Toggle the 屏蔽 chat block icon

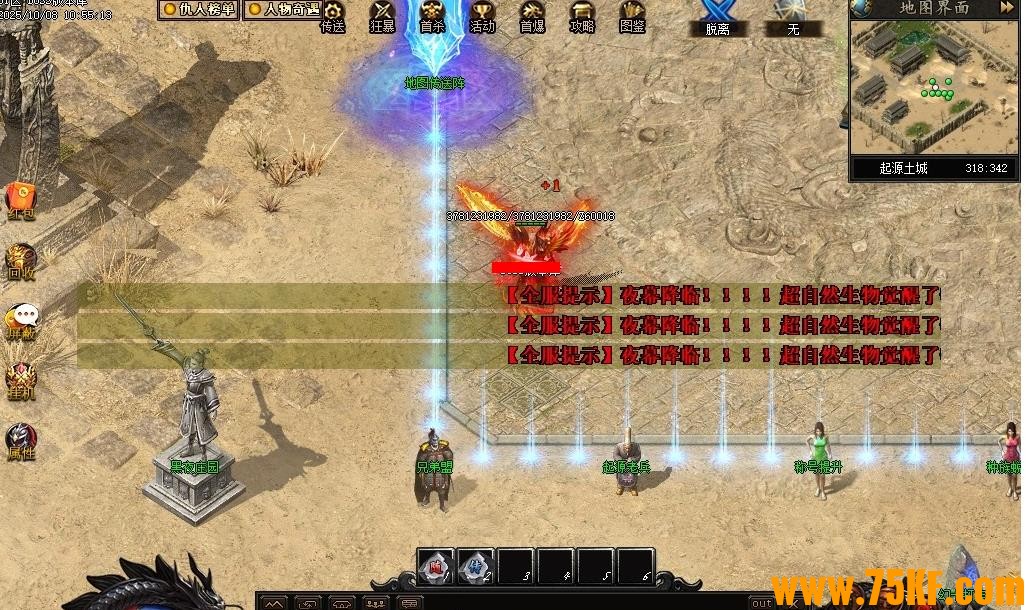(x=21, y=319)
